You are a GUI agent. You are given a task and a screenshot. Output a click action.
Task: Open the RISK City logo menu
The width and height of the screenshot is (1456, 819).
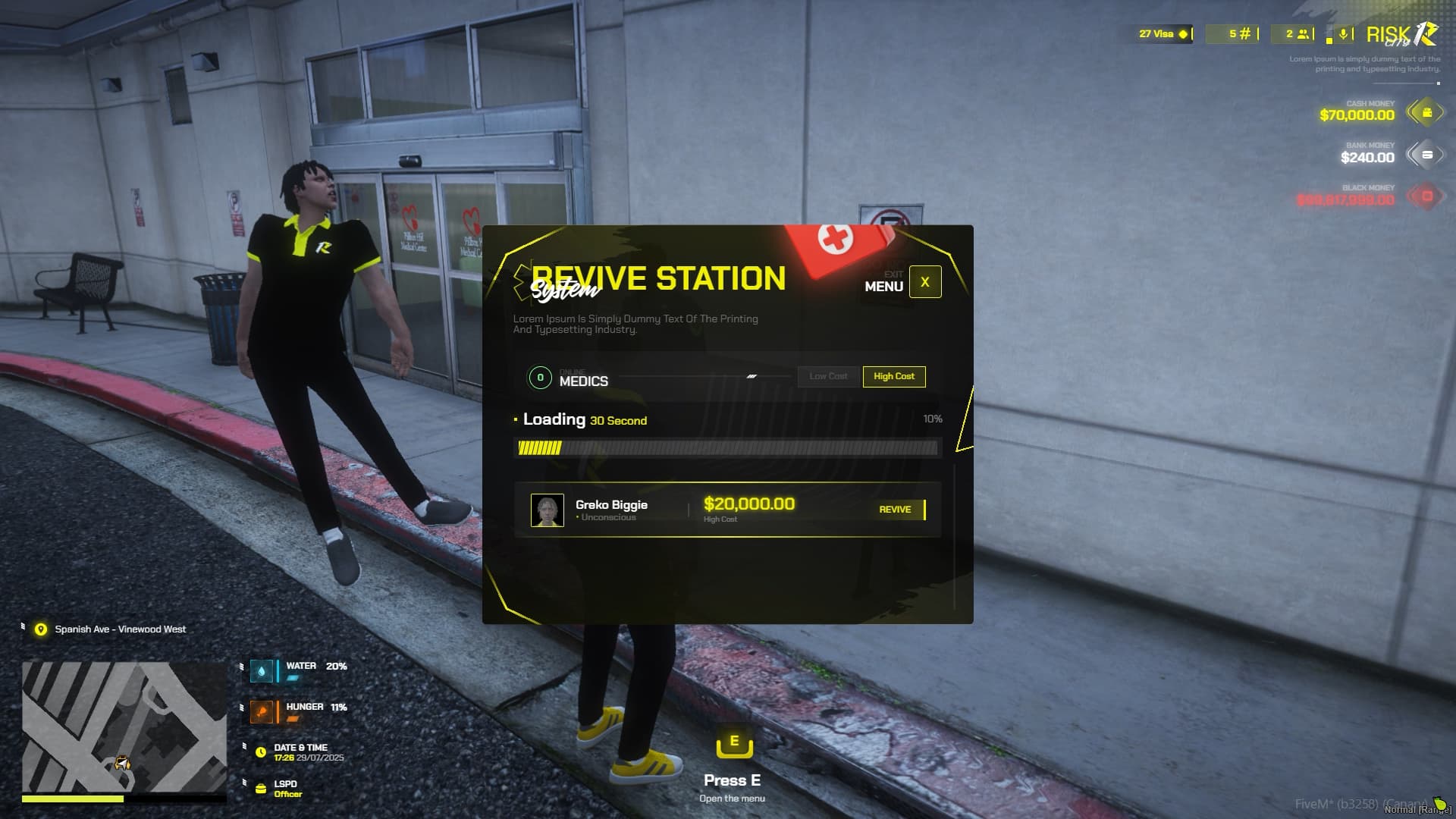click(1400, 33)
